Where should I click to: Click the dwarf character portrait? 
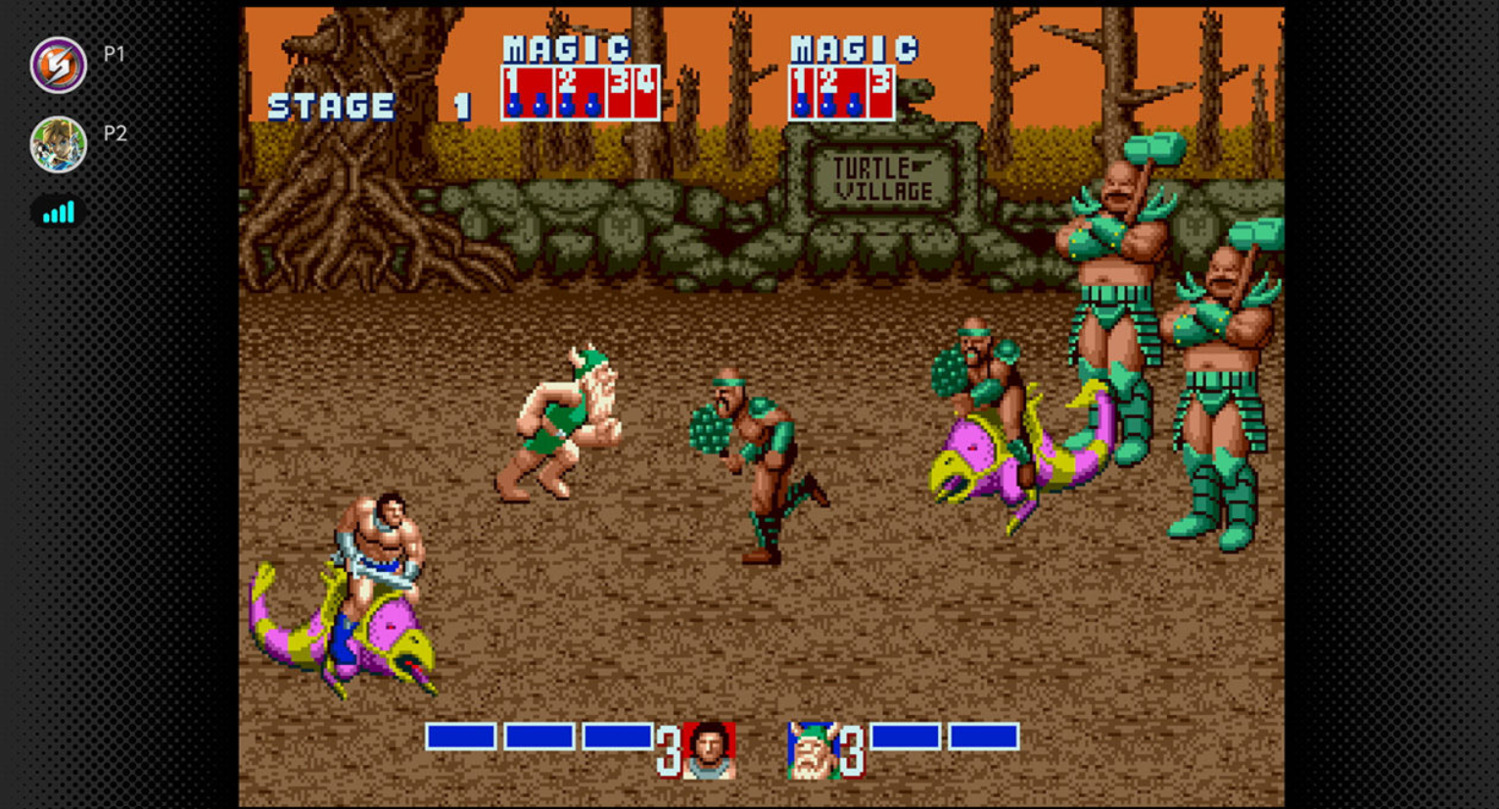[812, 750]
